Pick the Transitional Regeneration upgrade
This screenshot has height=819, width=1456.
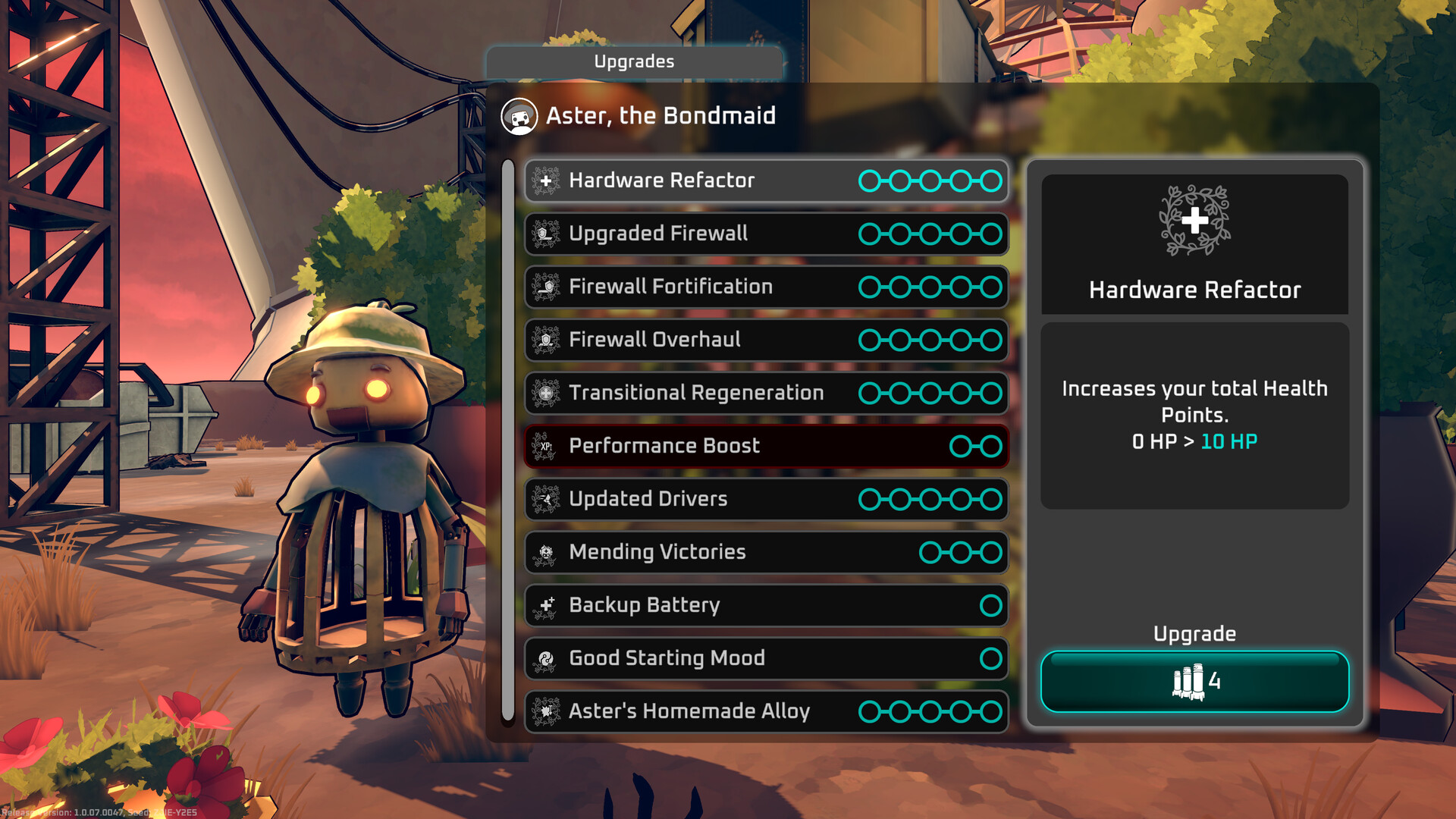pos(766,393)
